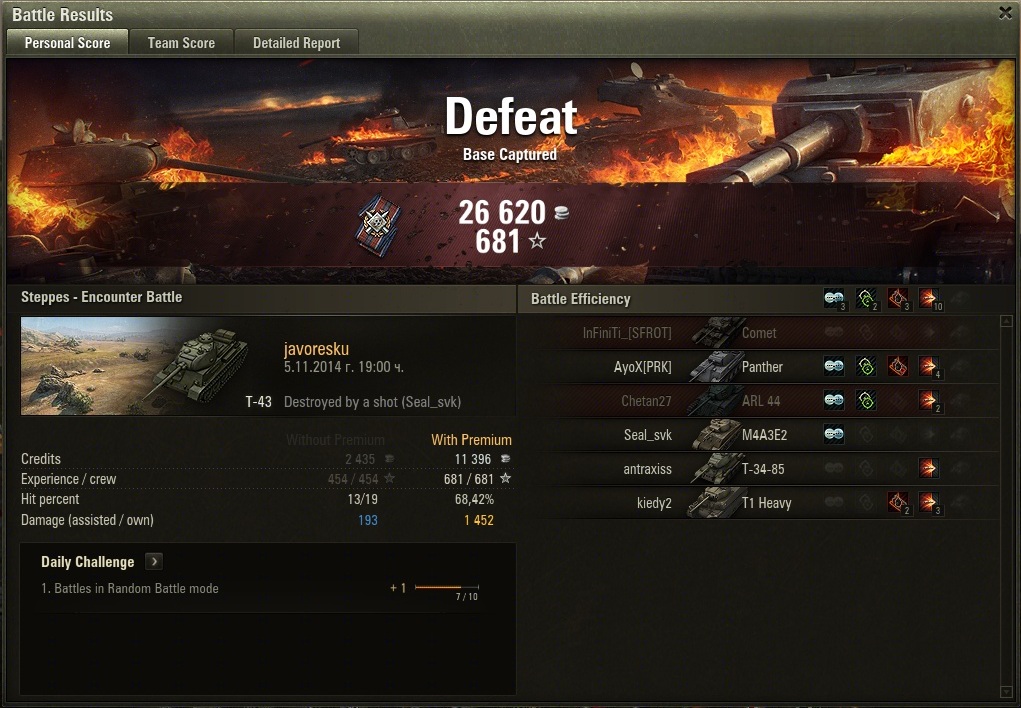The height and width of the screenshot is (708, 1021).
Task: Expand the Daily Challenge arrow button
Action: point(154,562)
